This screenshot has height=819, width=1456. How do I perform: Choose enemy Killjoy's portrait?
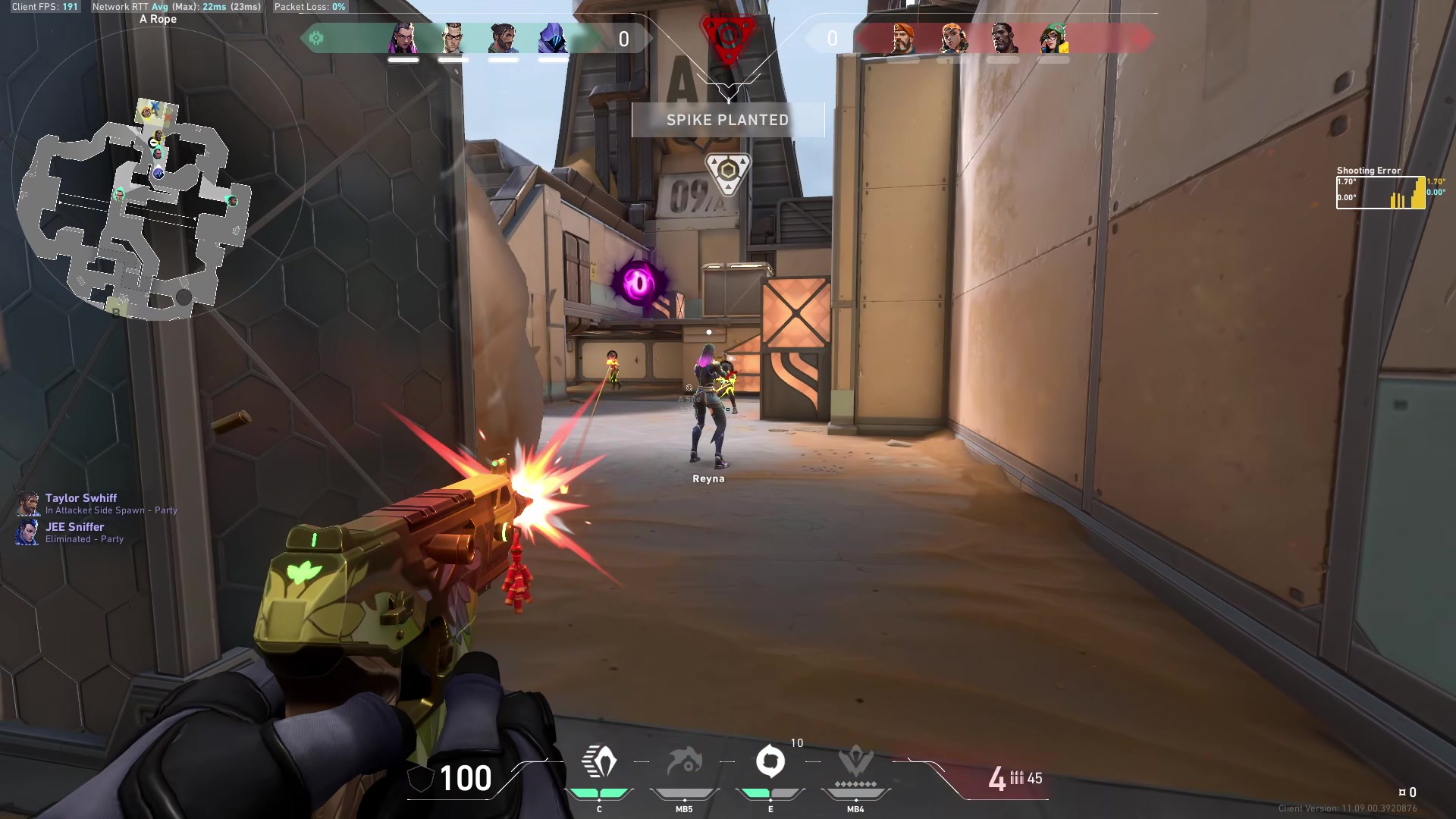coord(1053,38)
